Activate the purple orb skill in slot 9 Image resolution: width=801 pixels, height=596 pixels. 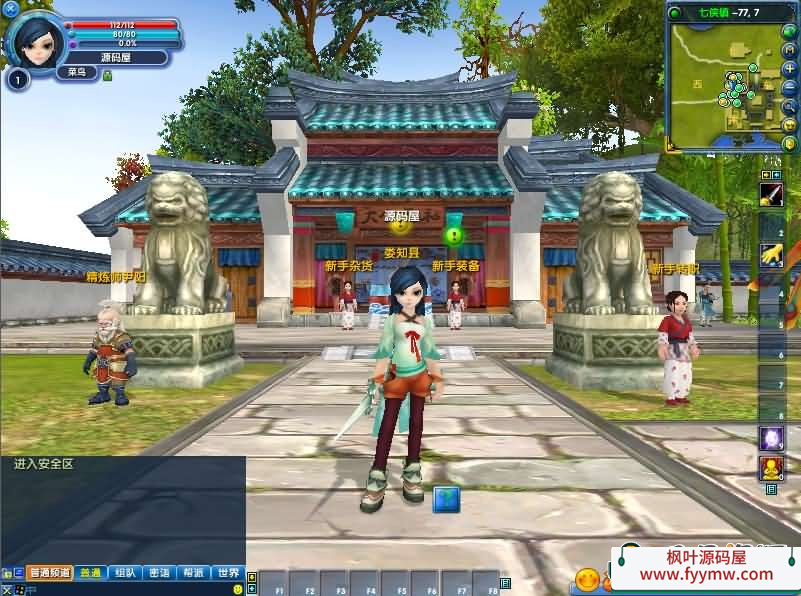[x=770, y=438]
